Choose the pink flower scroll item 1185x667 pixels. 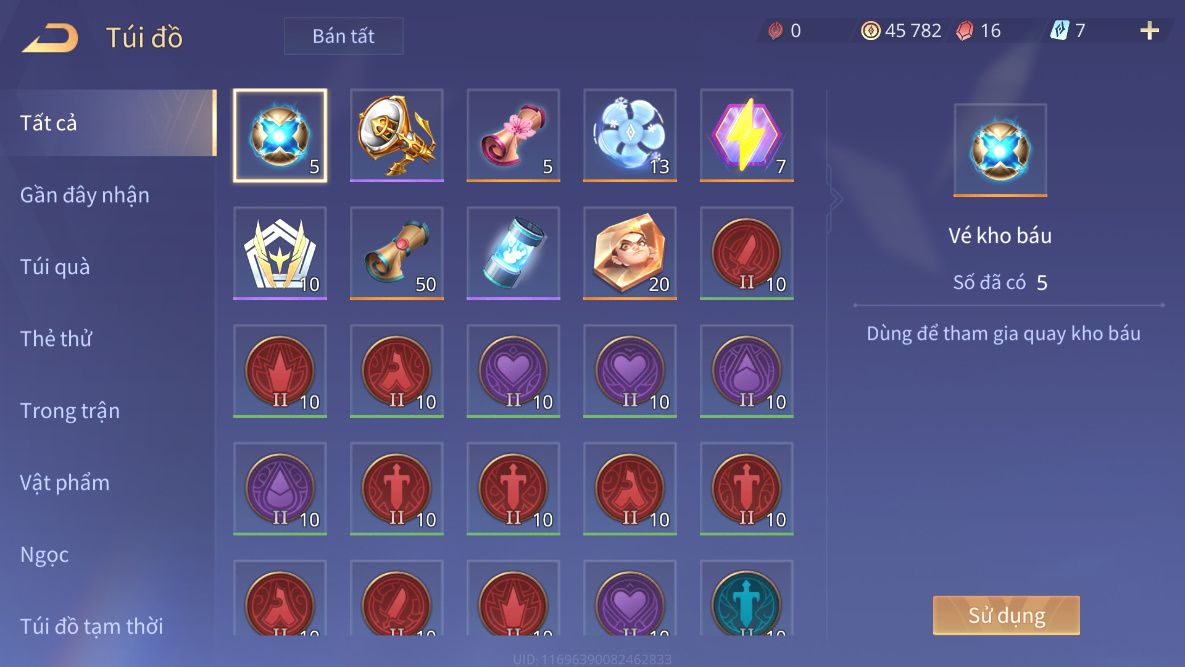(x=513, y=135)
